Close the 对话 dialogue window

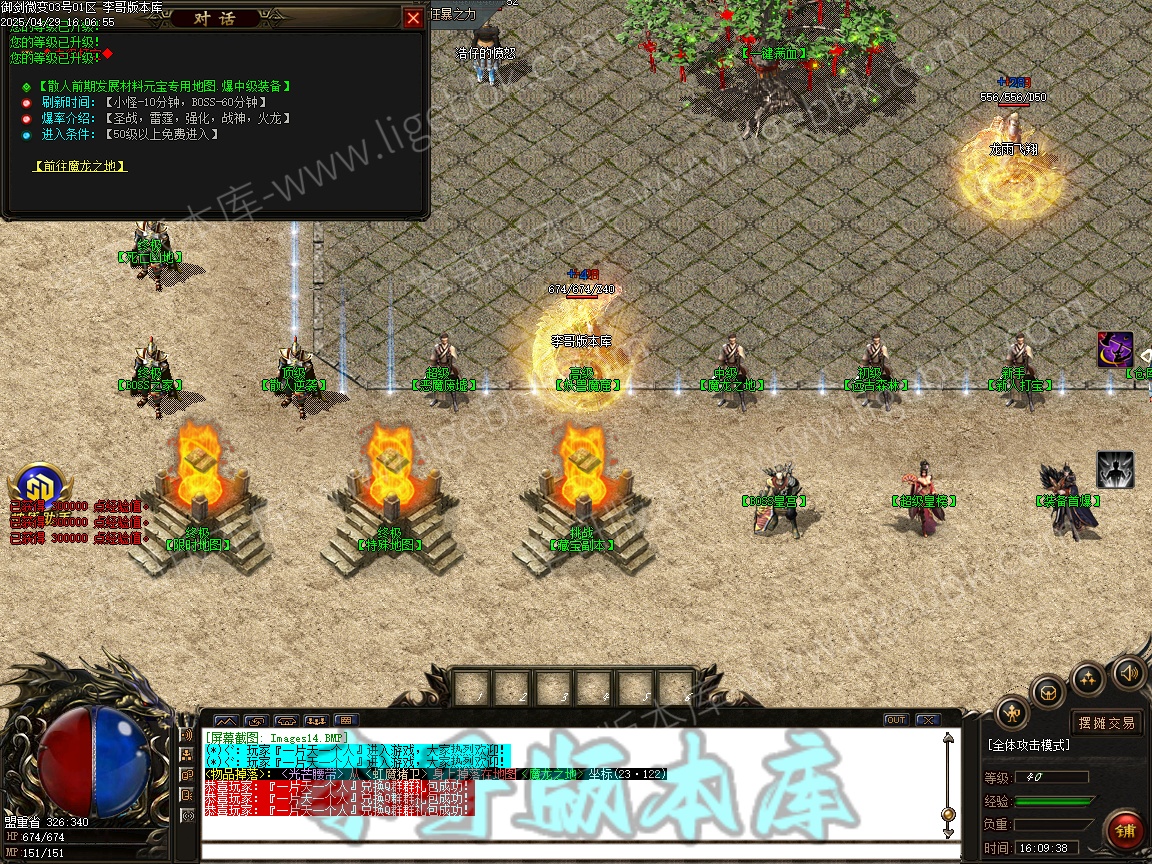point(413,18)
